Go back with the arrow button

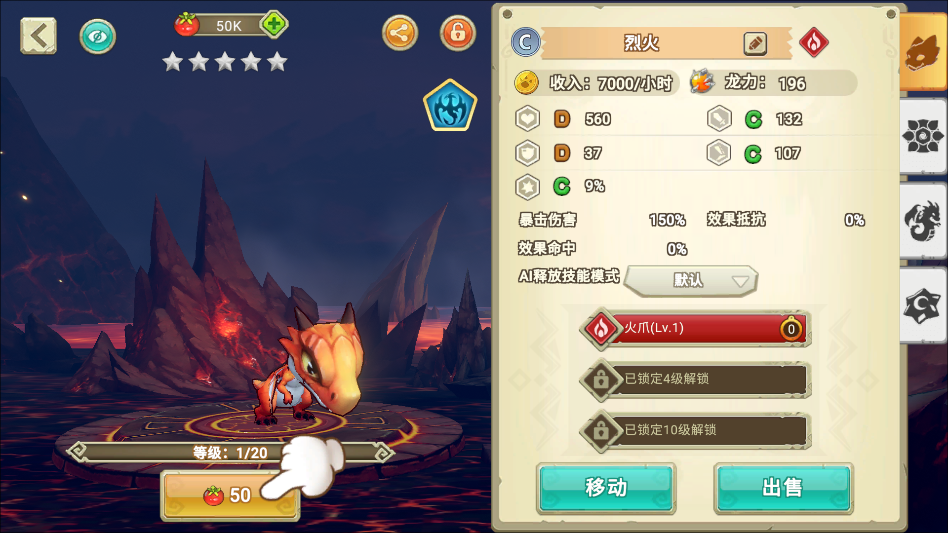pyautogui.click(x=38, y=36)
